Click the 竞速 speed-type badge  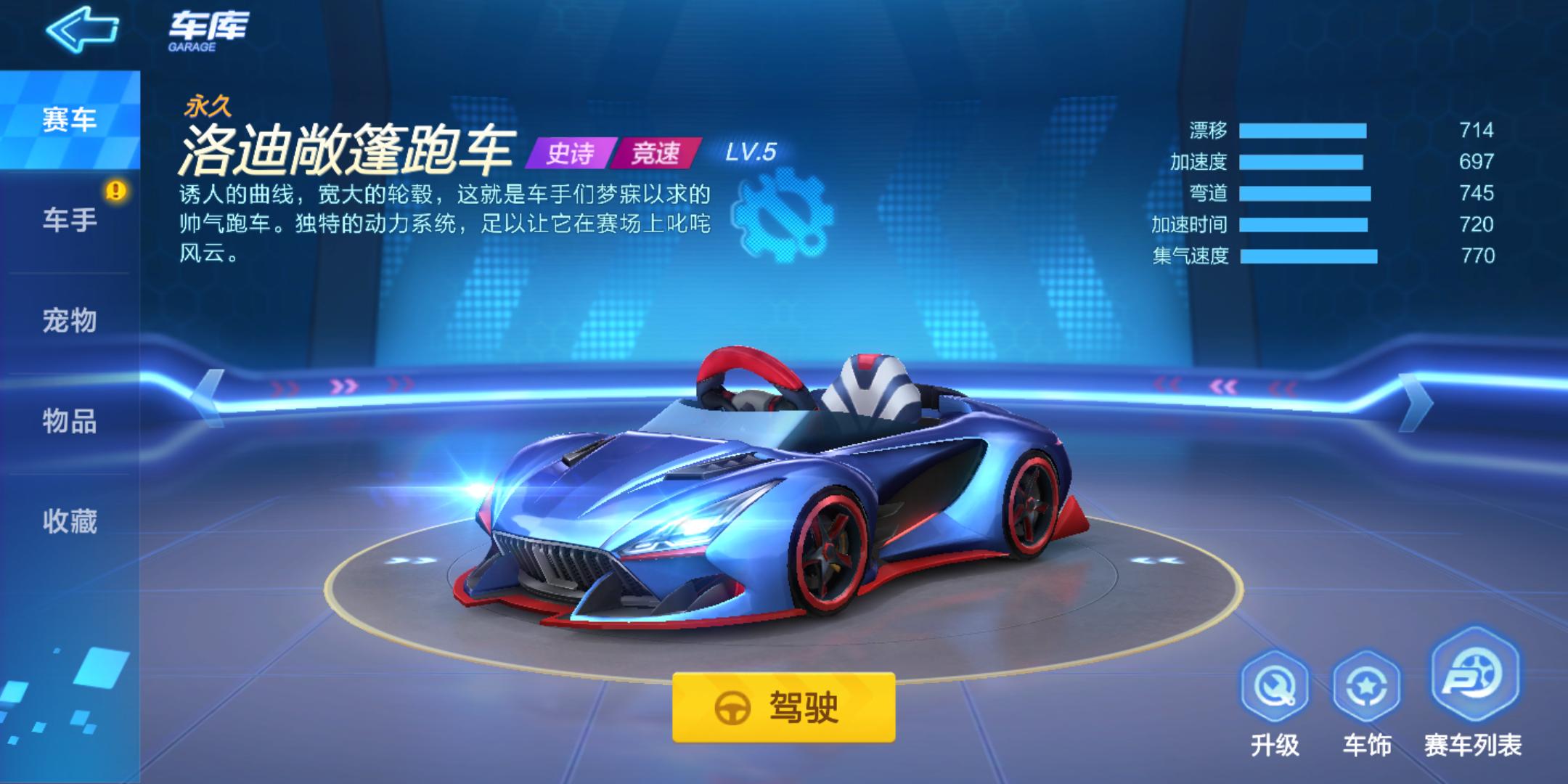click(655, 152)
